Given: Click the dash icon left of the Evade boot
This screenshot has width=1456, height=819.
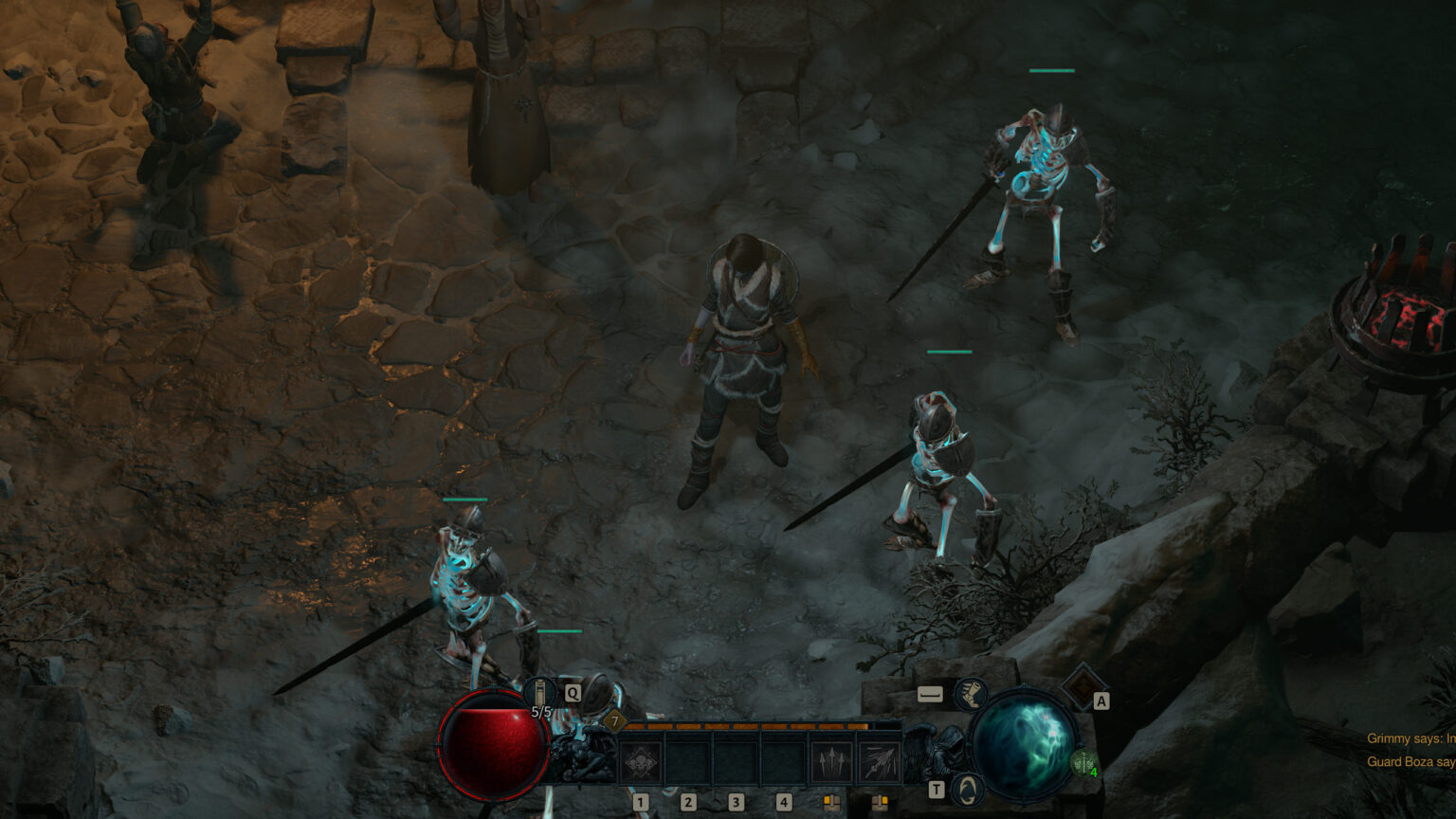Looking at the screenshot, I should point(931,694).
